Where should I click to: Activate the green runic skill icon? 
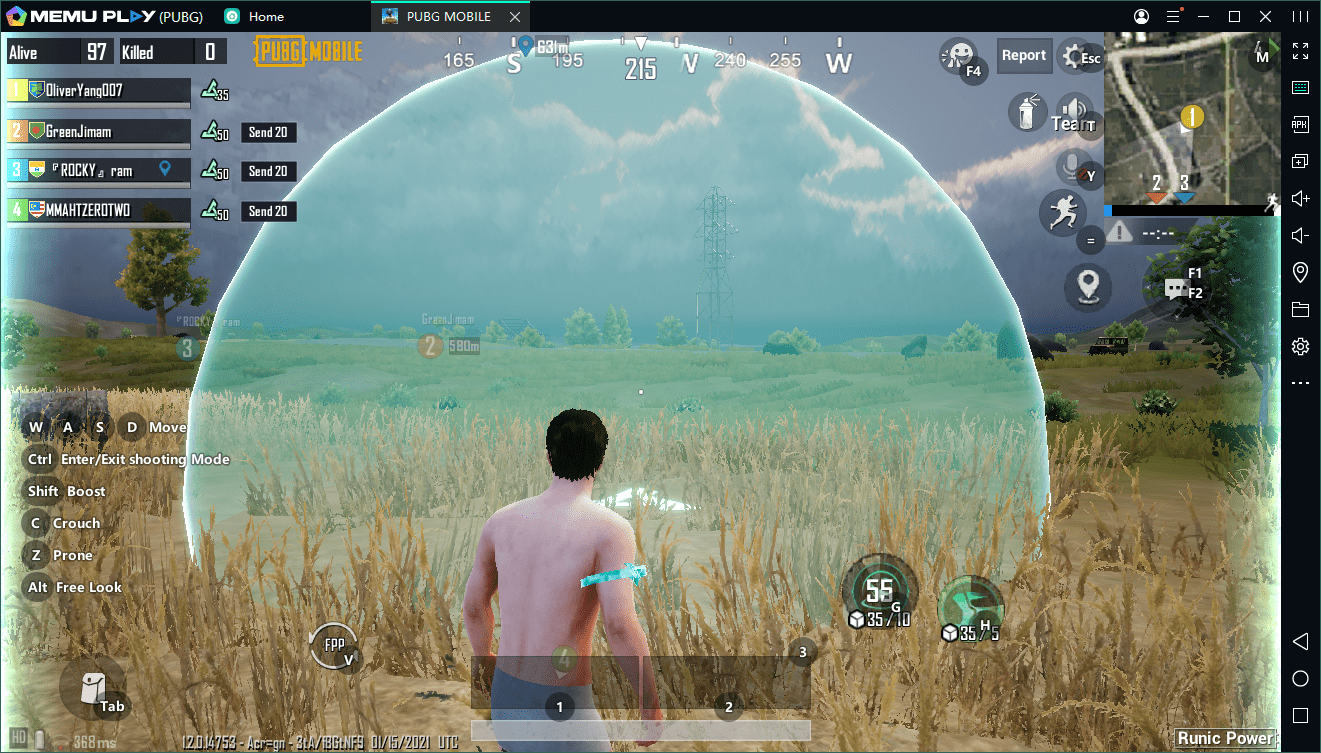point(969,605)
